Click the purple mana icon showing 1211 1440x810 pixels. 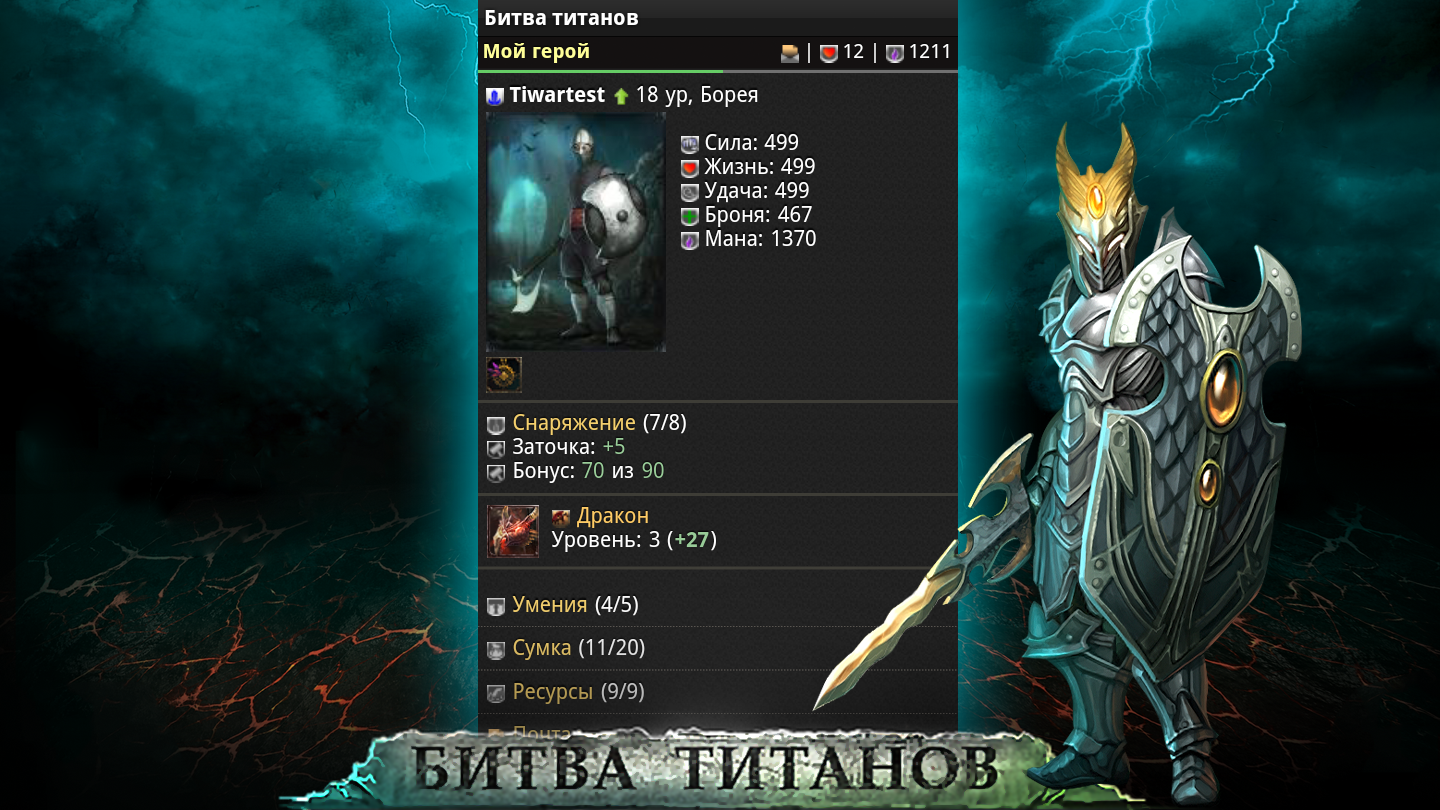pyautogui.click(x=893, y=51)
